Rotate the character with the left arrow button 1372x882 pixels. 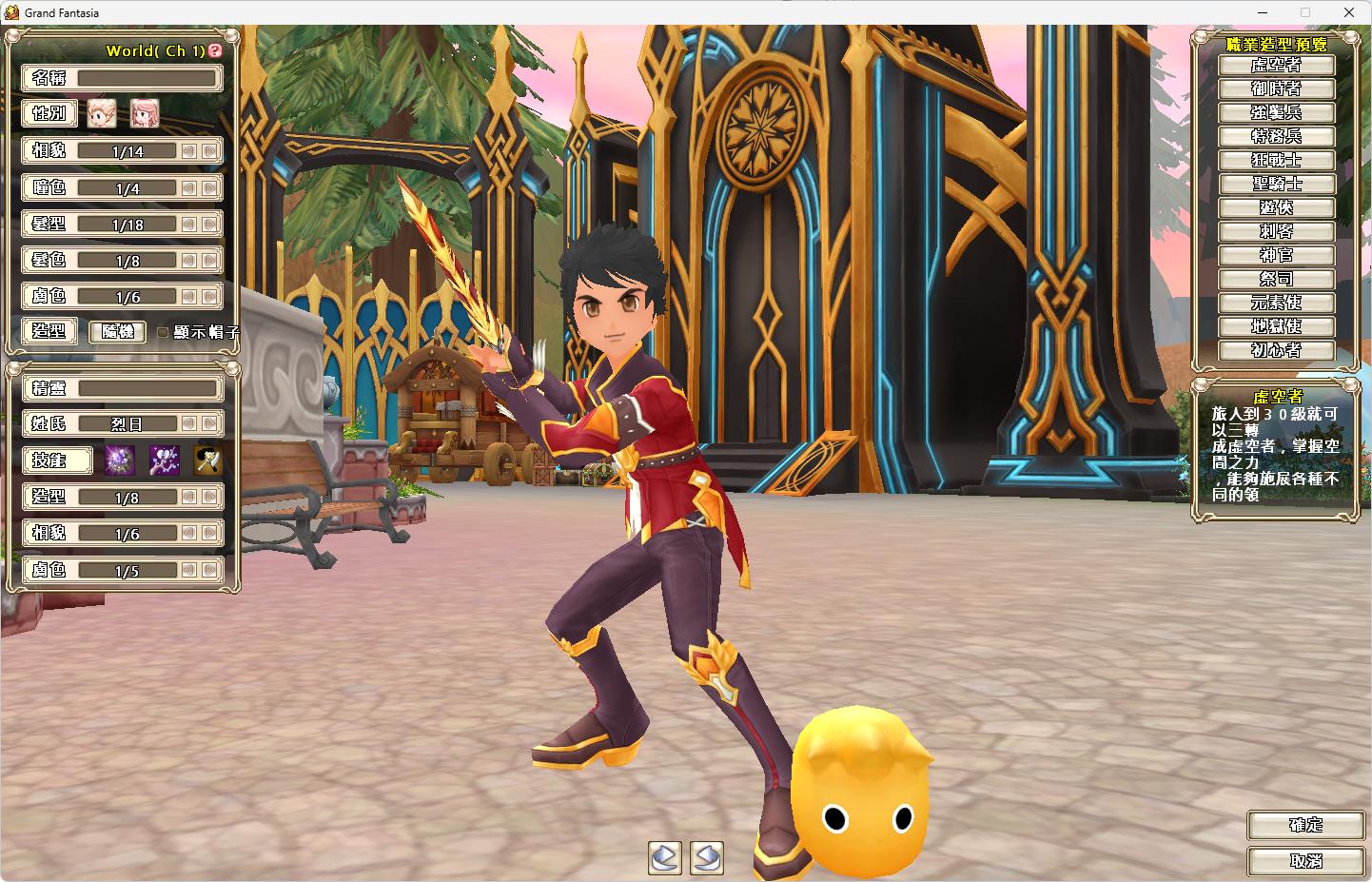click(665, 857)
